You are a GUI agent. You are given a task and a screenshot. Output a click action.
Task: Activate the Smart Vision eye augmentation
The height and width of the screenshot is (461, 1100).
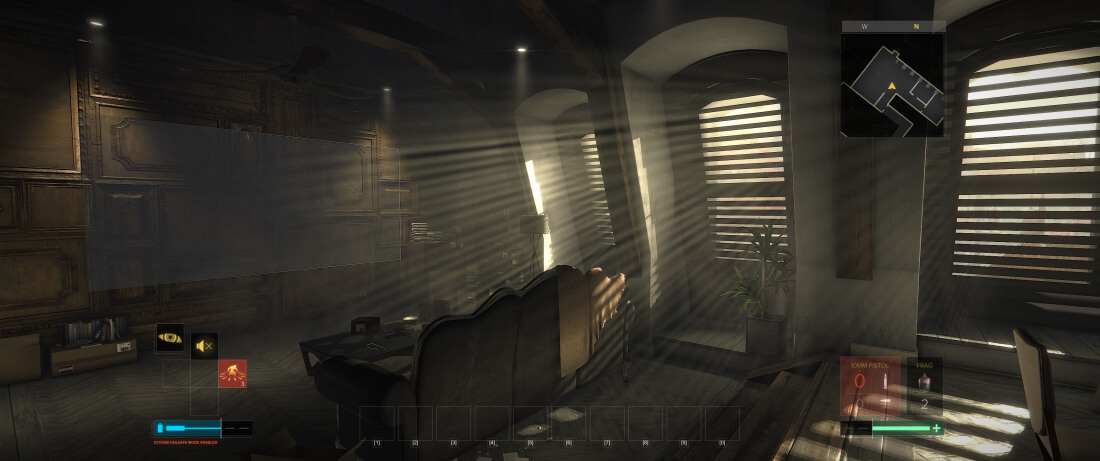[x=170, y=338]
